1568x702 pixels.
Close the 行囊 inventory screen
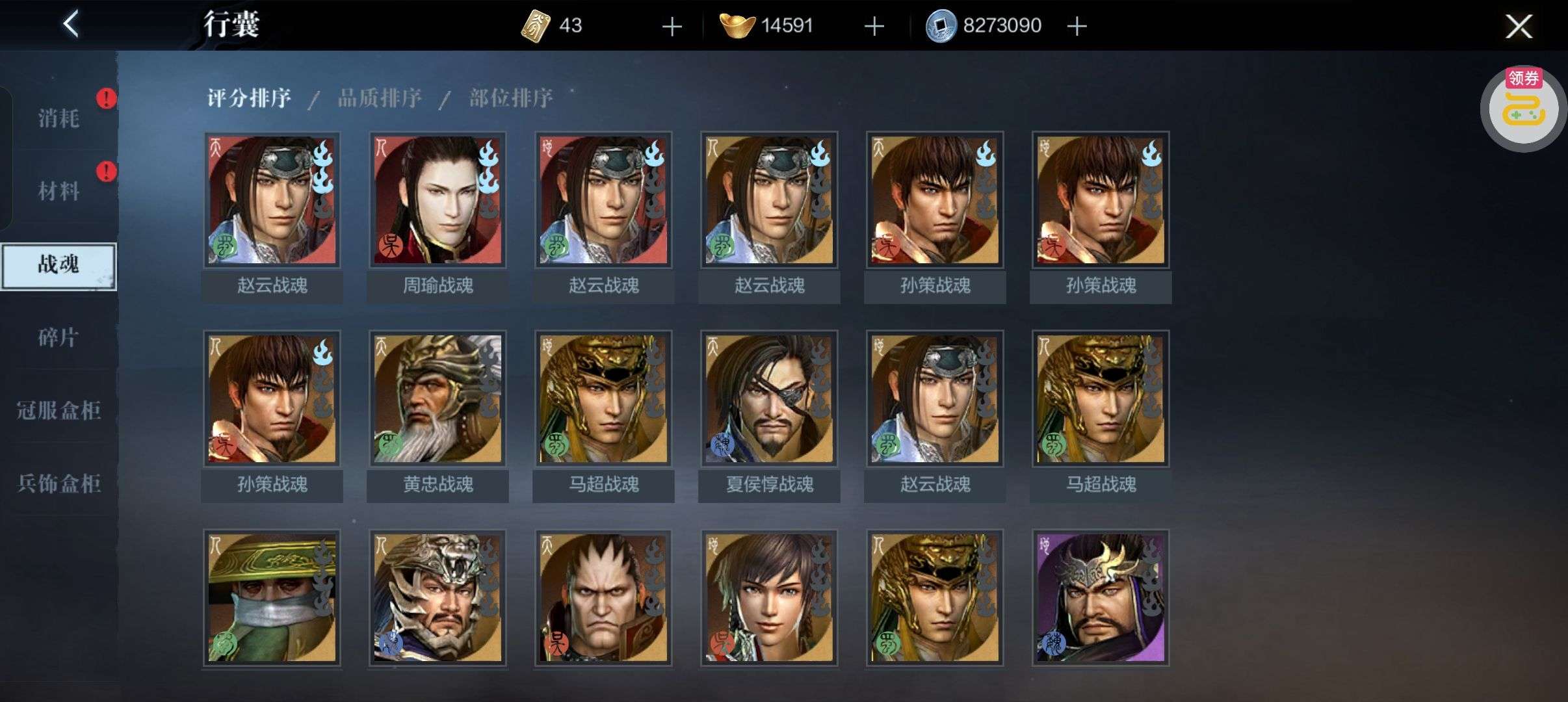pyautogui.click(x=1519, y=26)
